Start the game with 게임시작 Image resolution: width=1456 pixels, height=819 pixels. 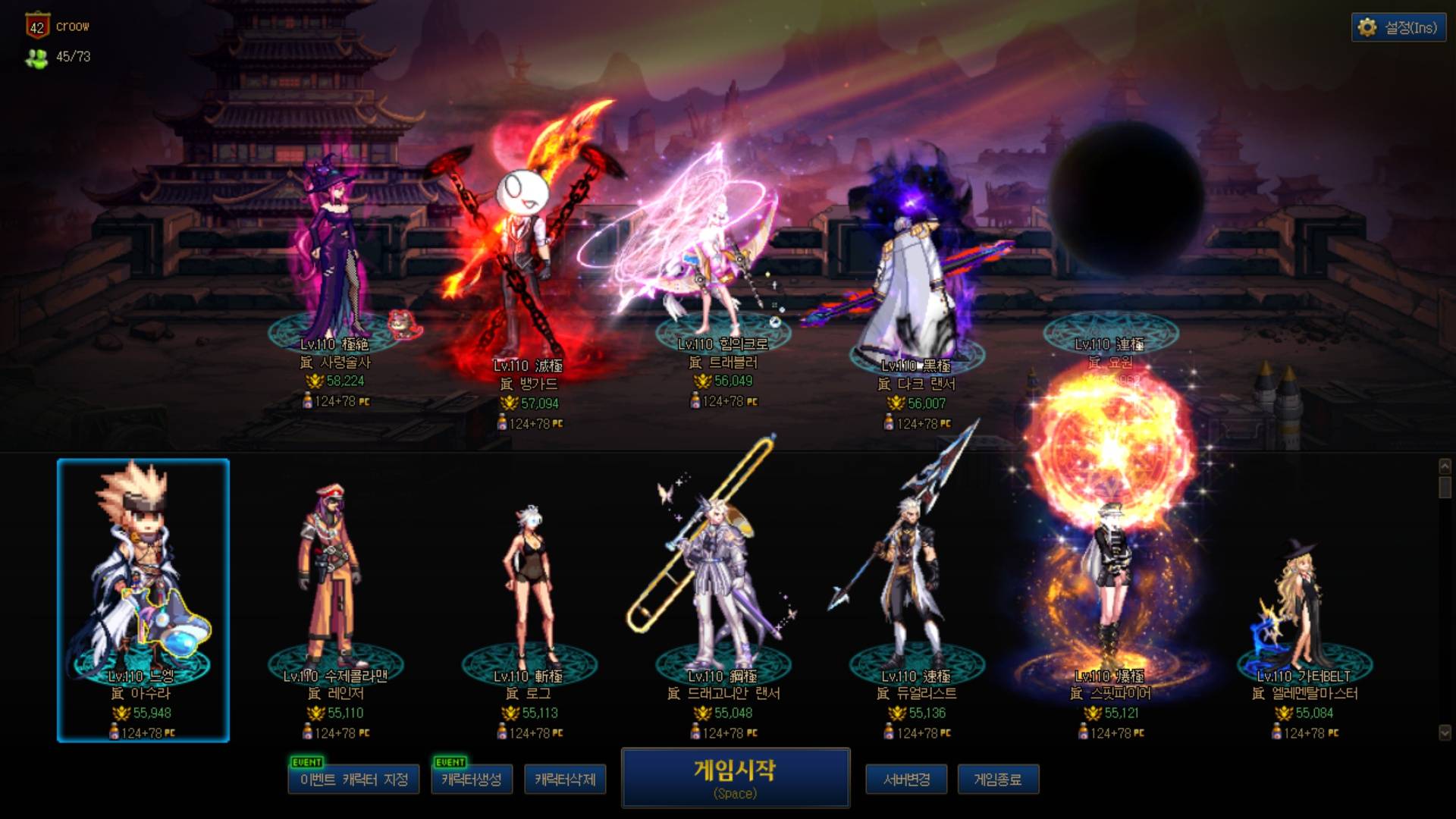[735, 778]
